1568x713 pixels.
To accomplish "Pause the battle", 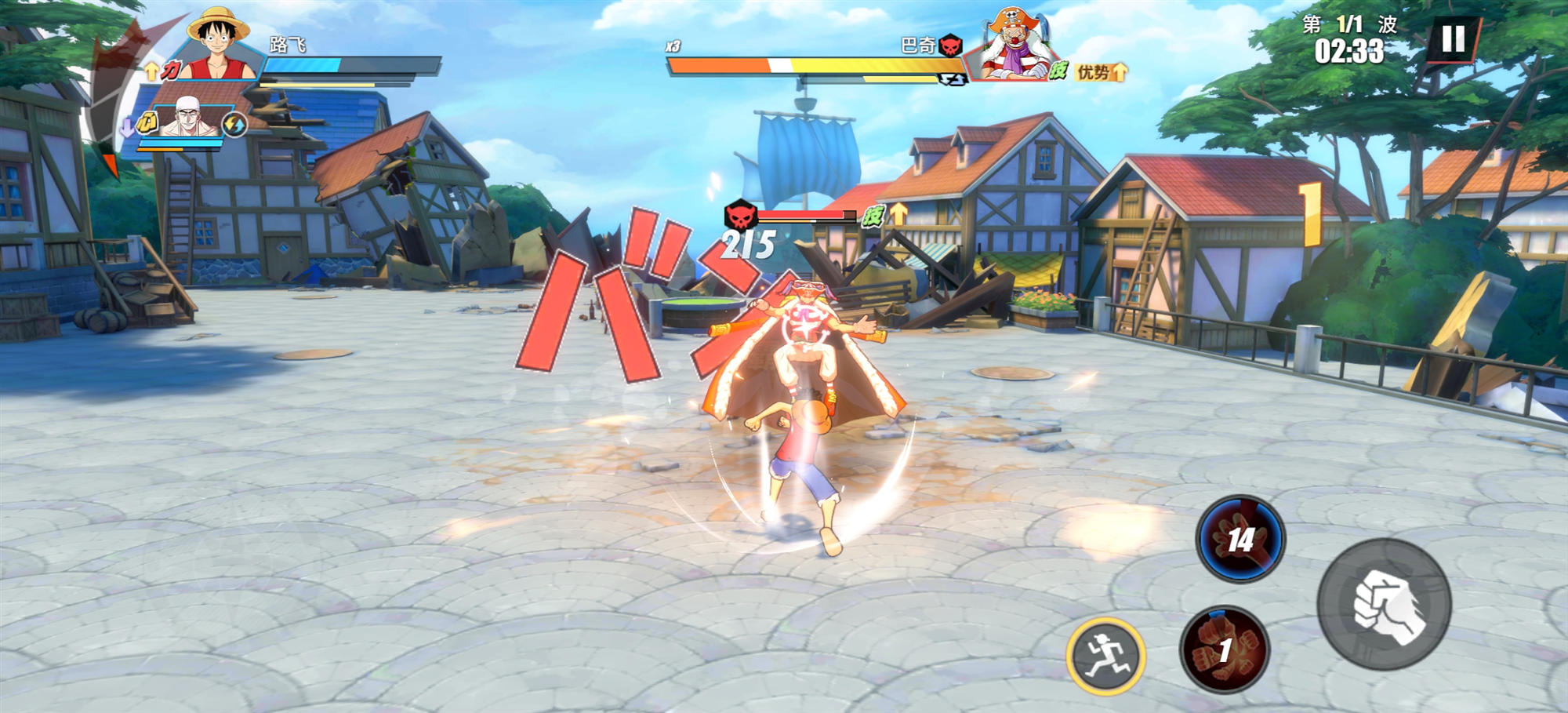I will tap(1453, 38).
